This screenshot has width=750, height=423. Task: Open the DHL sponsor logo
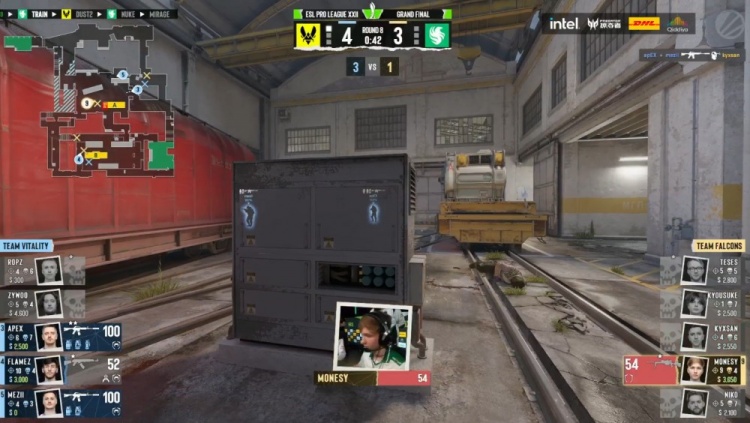[644, 23]
